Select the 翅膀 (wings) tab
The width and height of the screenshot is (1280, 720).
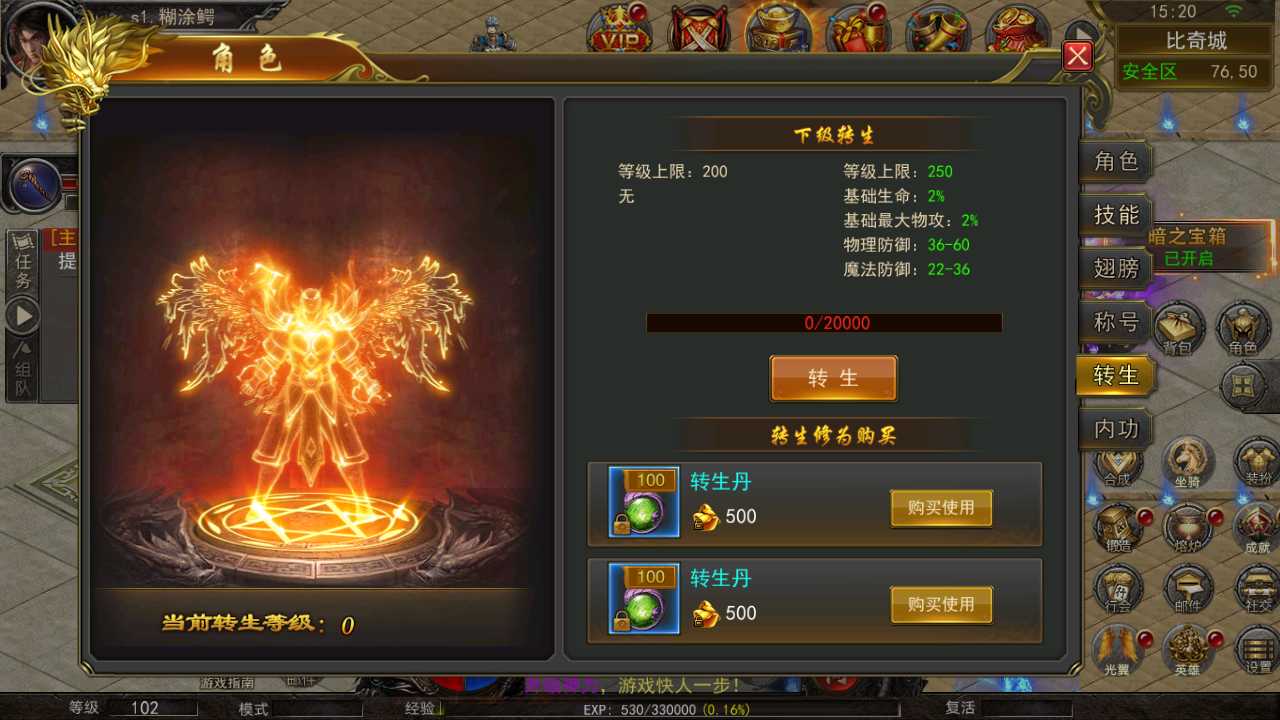(1115, 268)
